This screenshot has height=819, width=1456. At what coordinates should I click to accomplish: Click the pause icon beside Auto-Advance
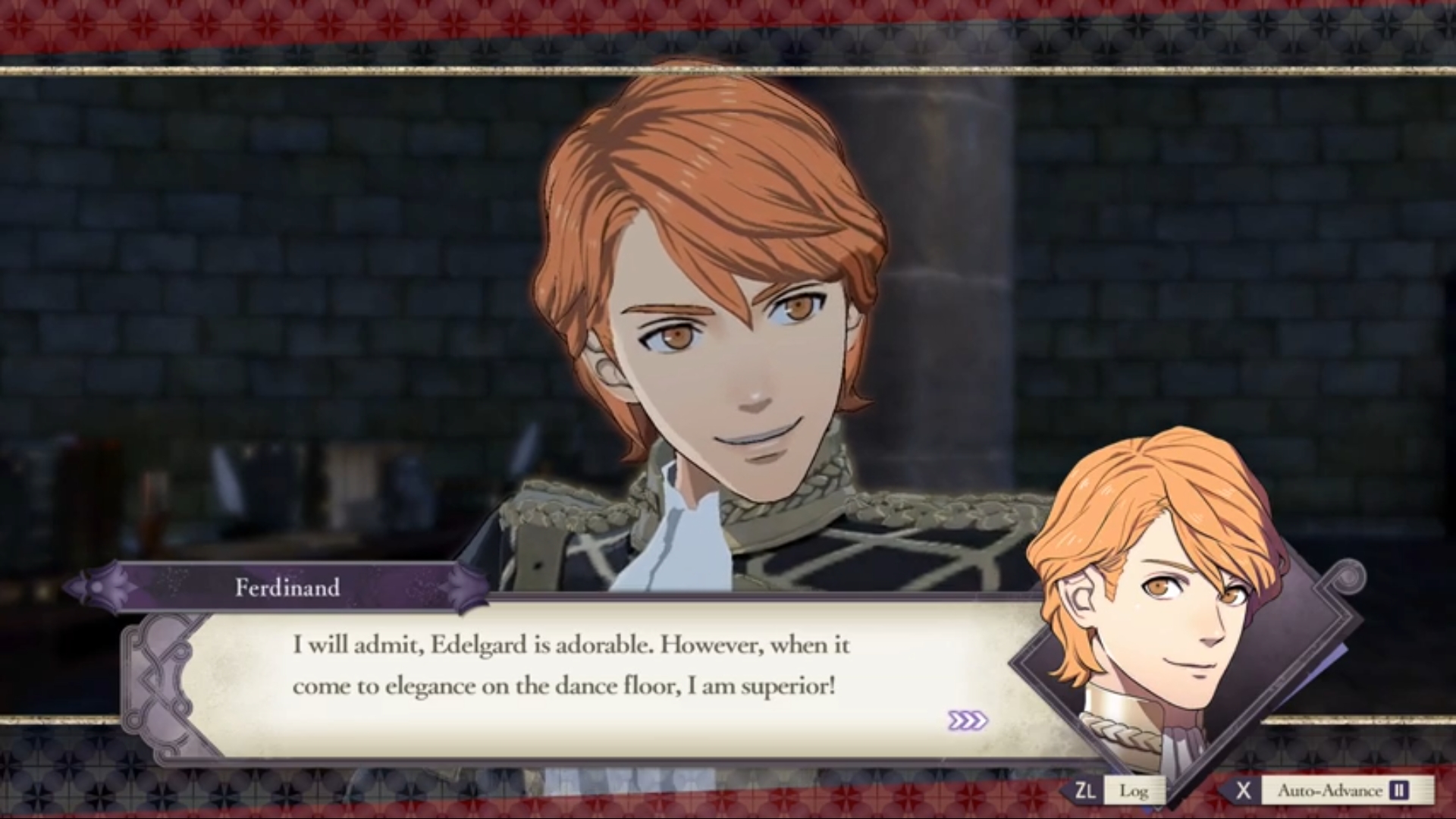point(1398,790)
